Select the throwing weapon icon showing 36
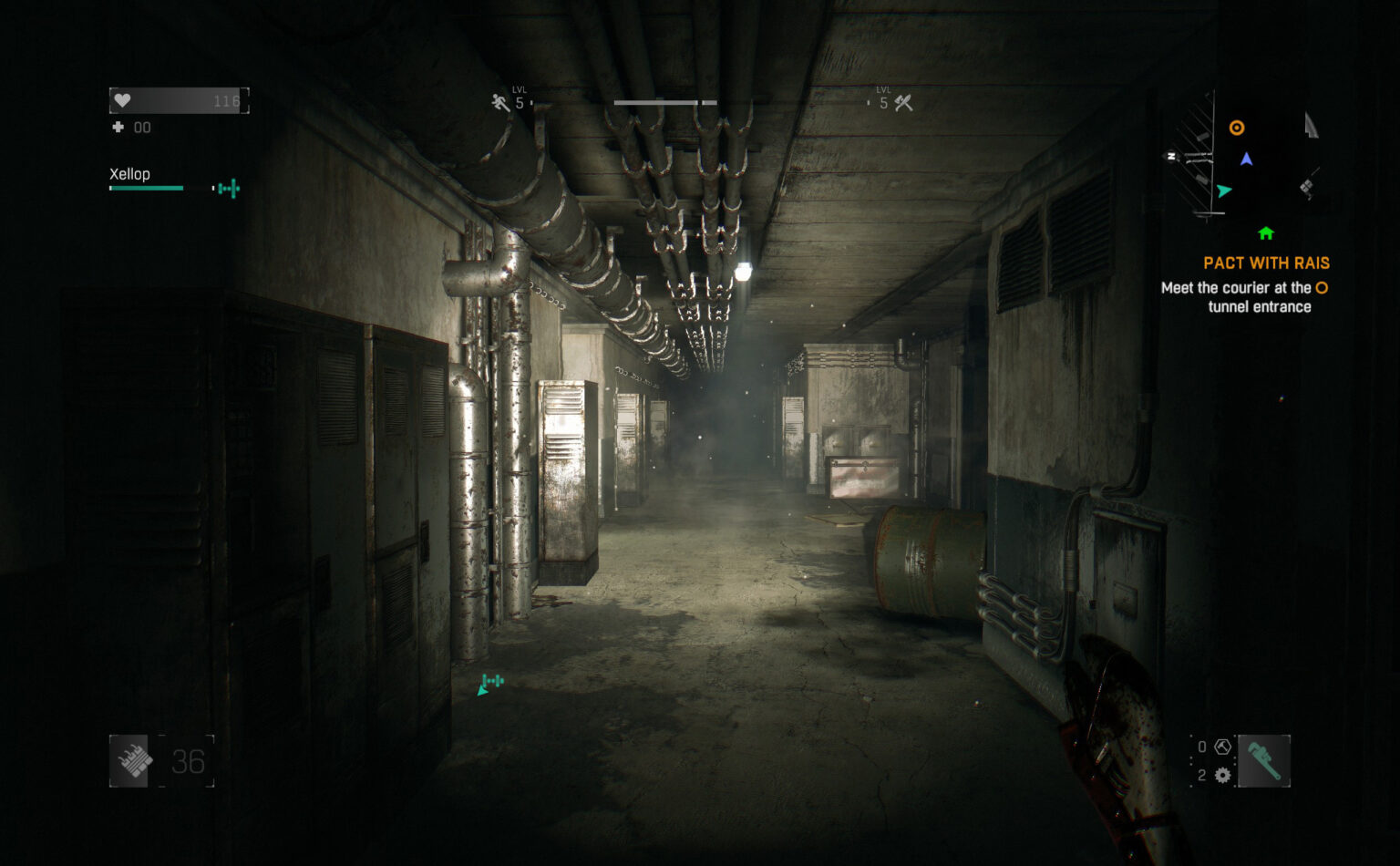Screen dimensions: 1400x866 coord(129,759)
